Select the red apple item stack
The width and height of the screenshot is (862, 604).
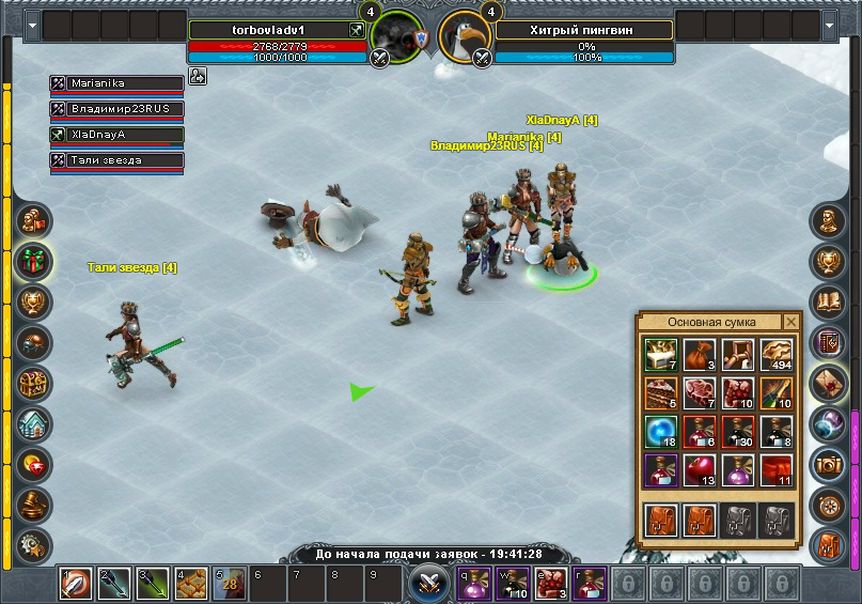point(699,467)
